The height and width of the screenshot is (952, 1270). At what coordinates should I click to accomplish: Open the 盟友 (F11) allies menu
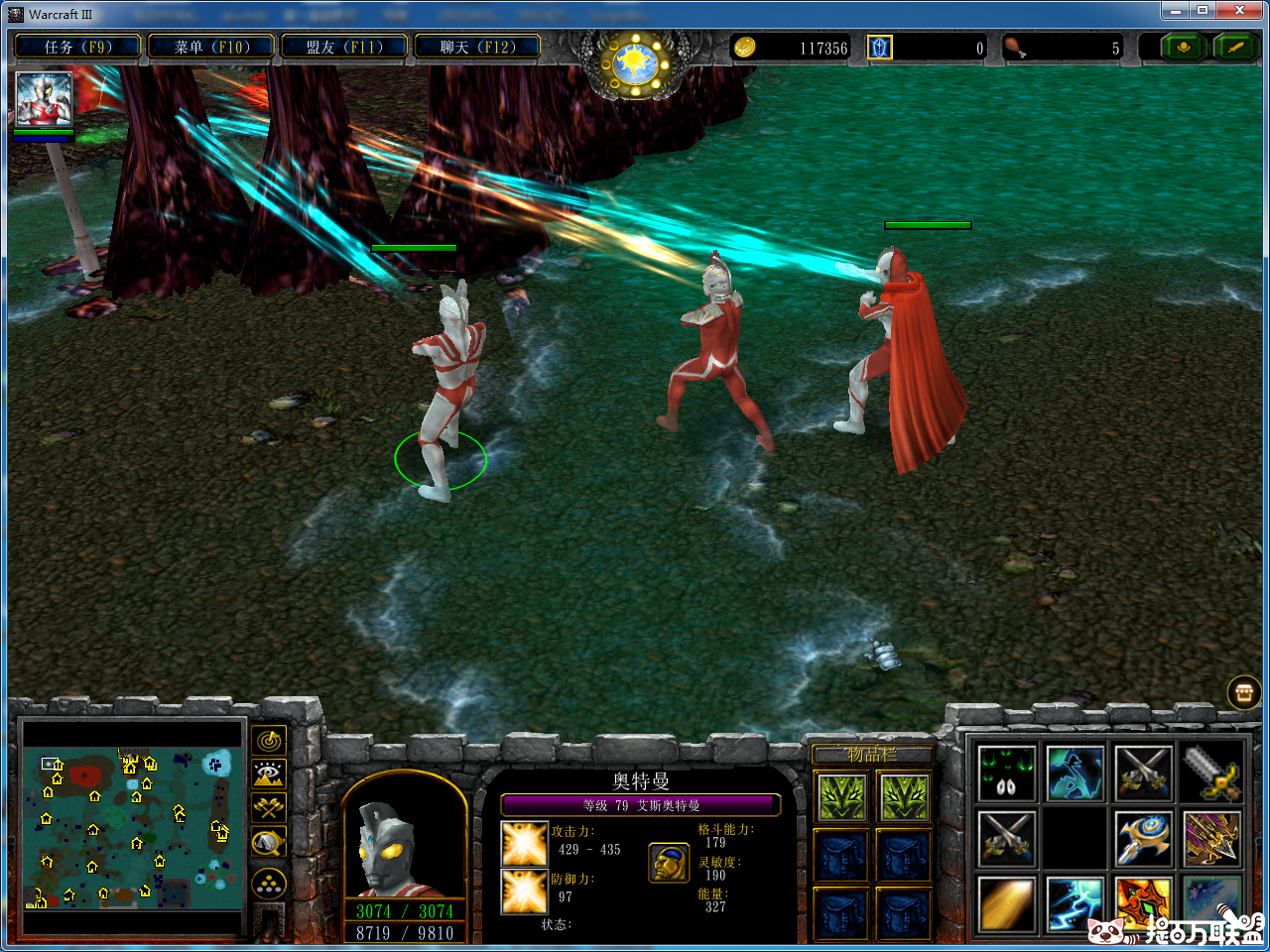[344, 47]
